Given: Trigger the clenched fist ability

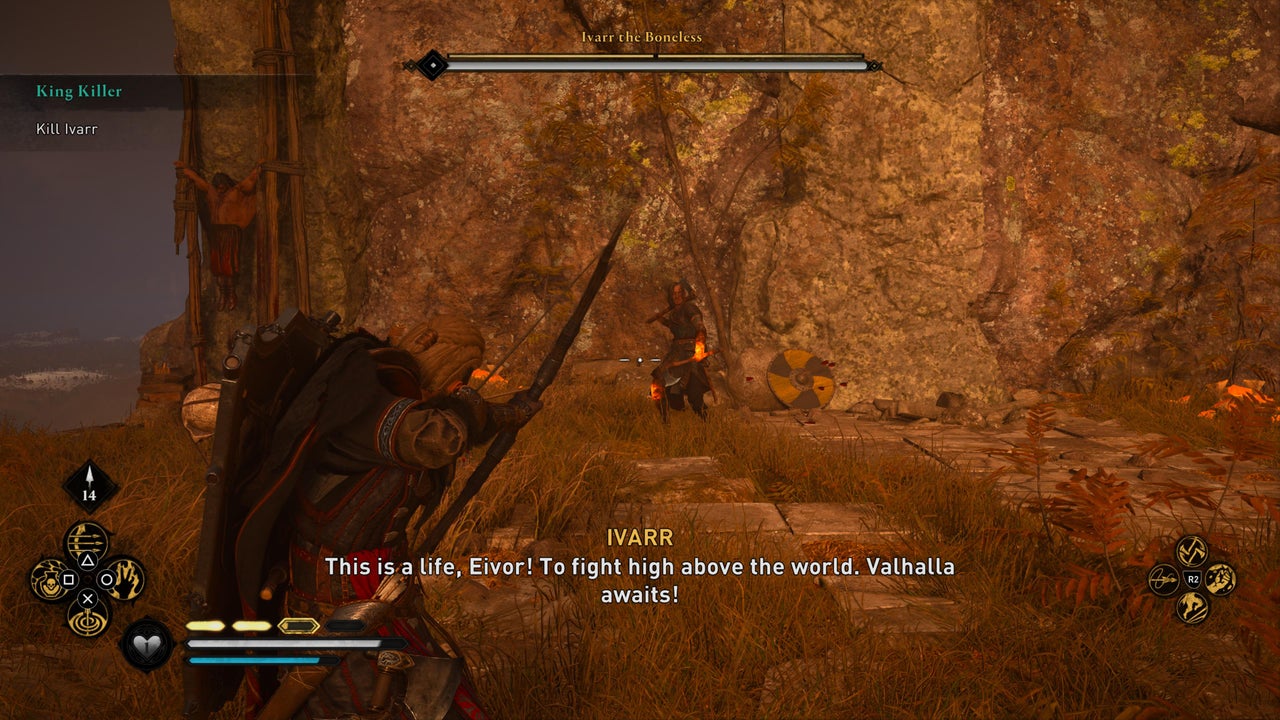Looking at the screenshot, I should (x=1220, y=579).
